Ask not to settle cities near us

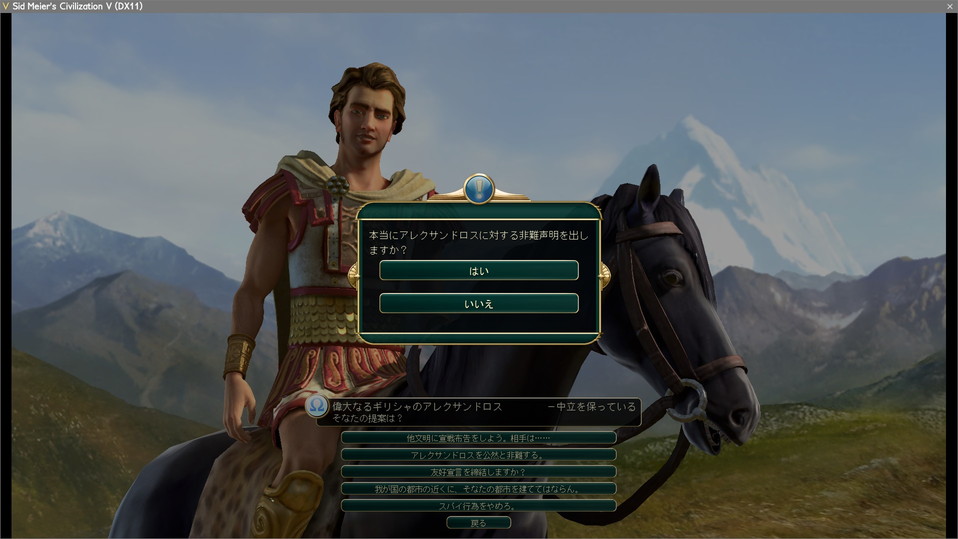478,488
